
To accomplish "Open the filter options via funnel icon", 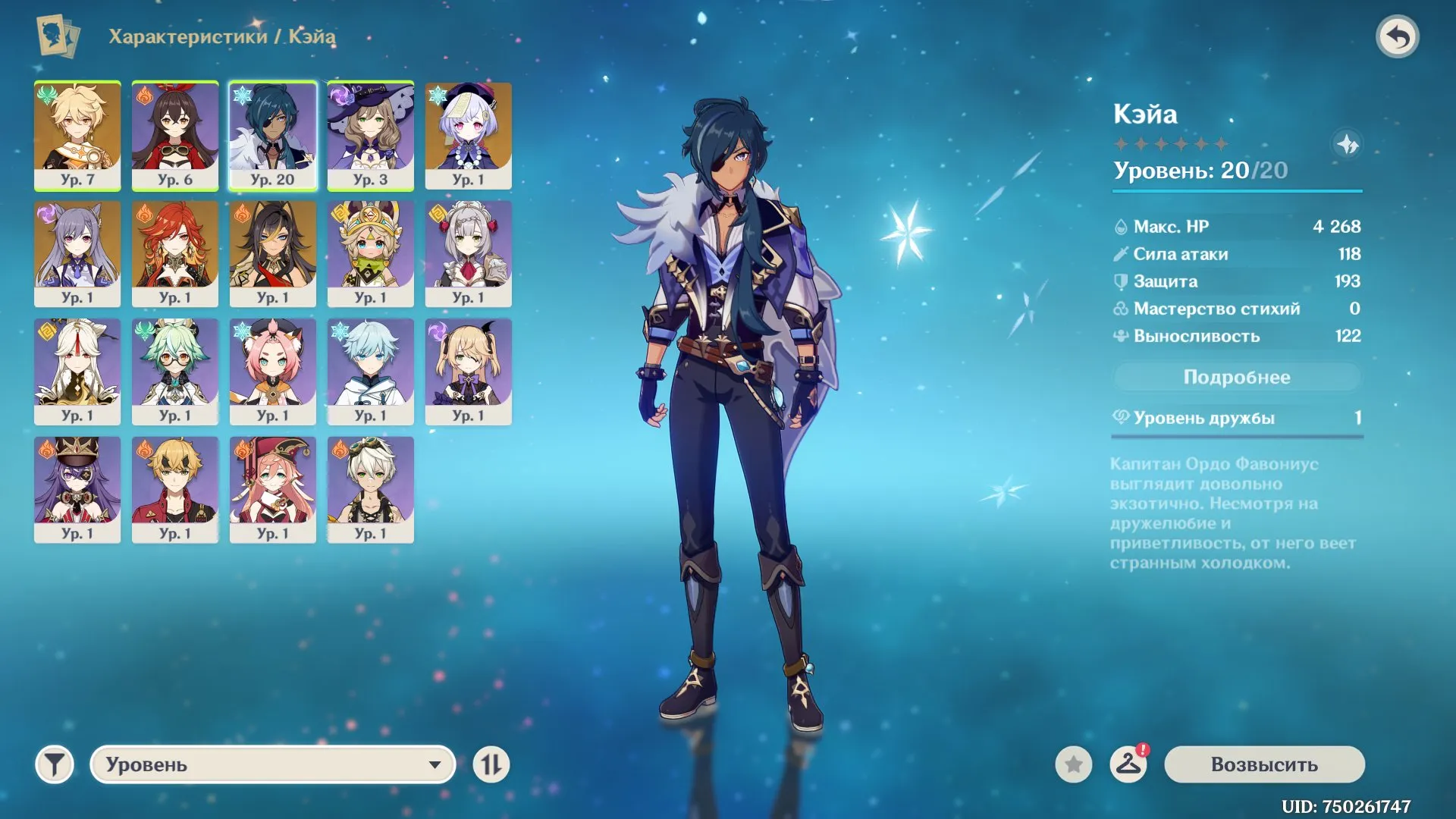I will [x=54, y=764].
